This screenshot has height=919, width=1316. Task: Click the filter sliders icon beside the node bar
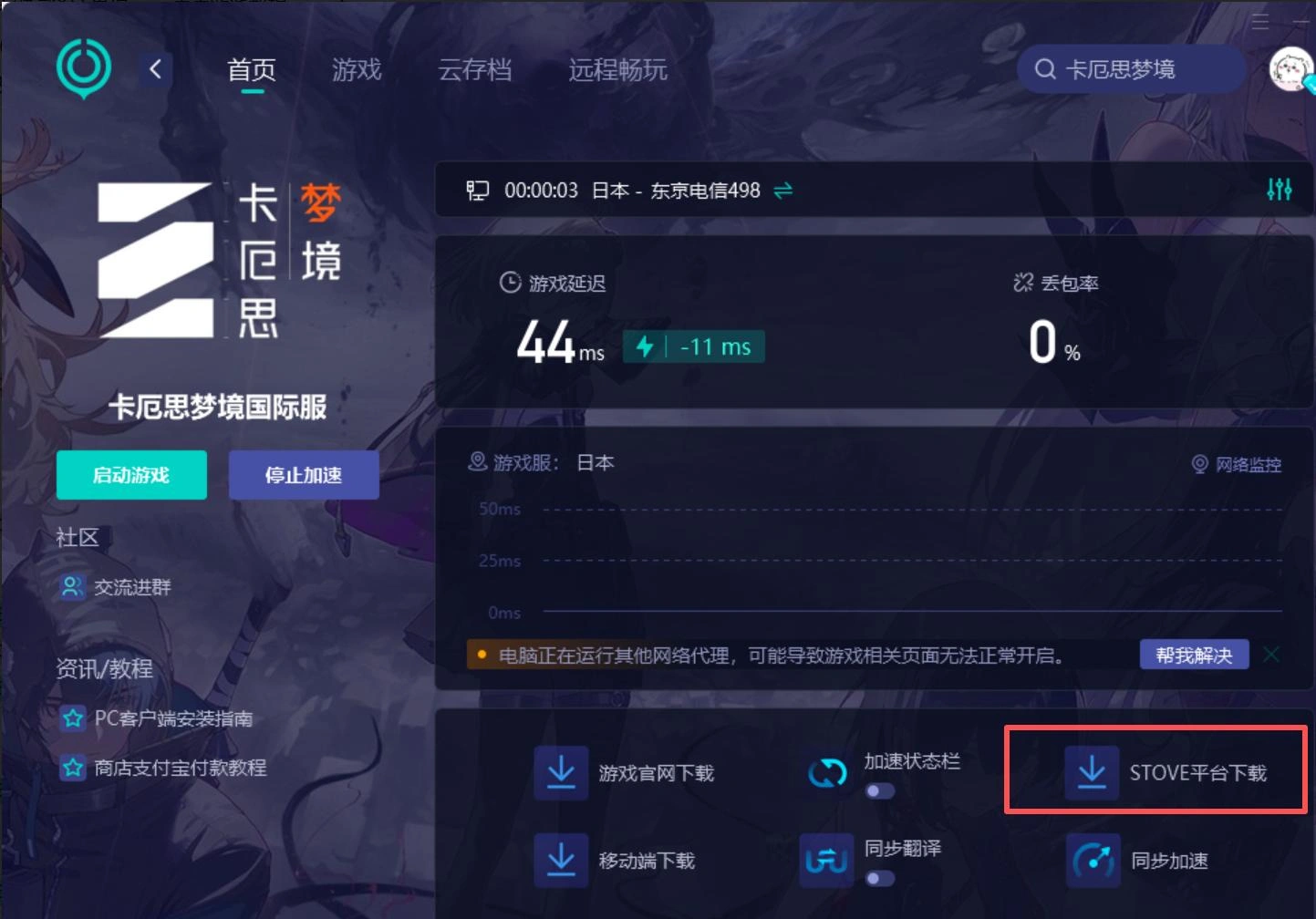point(1280,190)
